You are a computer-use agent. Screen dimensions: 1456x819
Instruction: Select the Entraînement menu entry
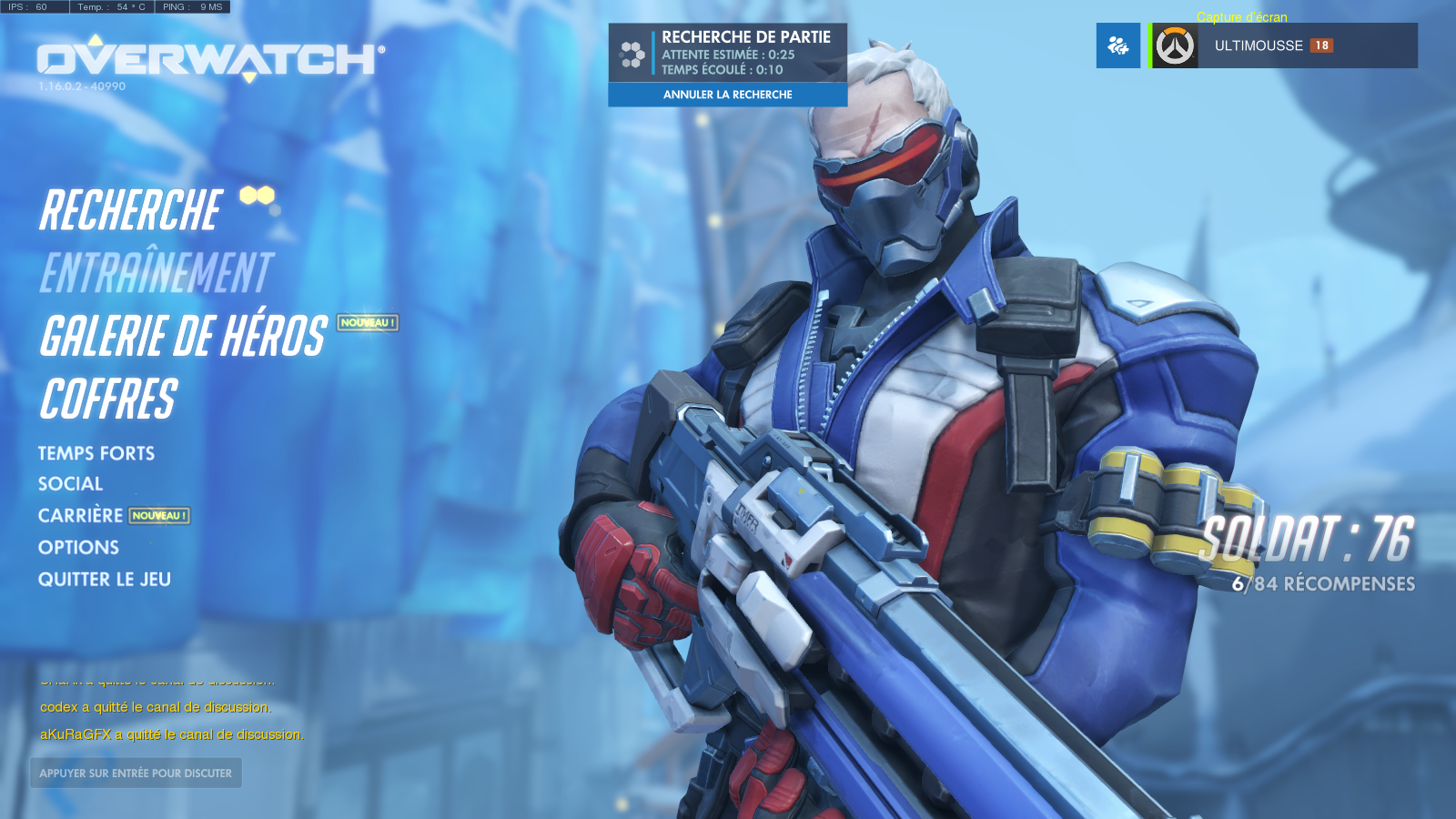[x=157, y=273]
